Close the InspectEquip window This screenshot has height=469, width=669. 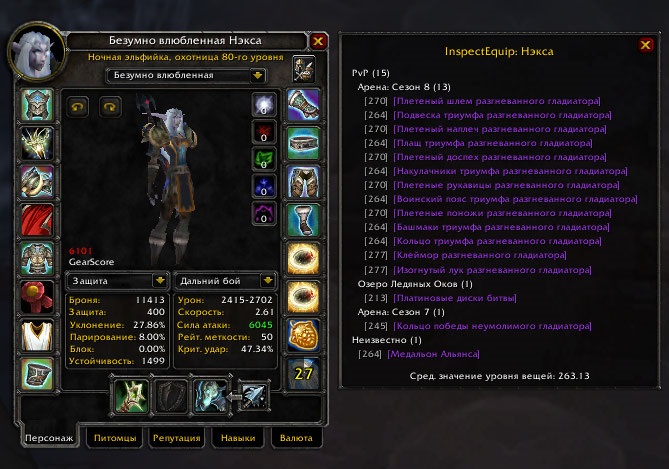[646, 45]
